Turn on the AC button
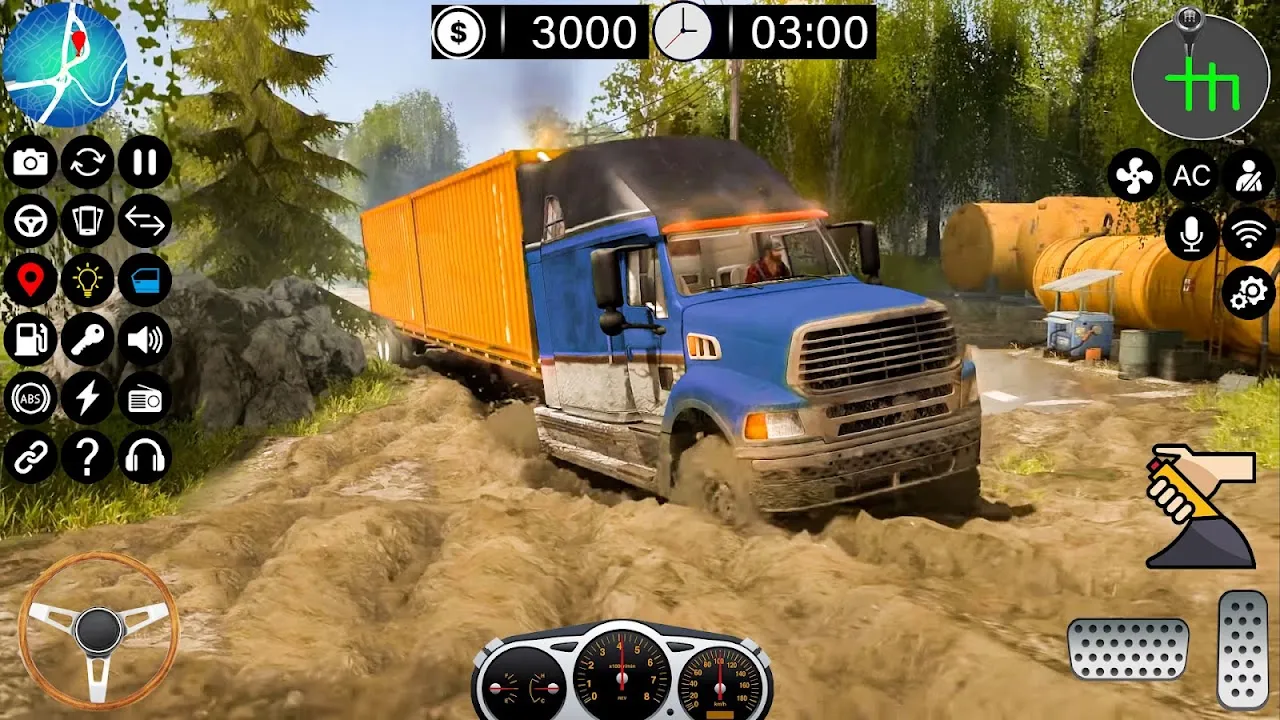Viewport: 1280px width, 720px height. 1191,176
